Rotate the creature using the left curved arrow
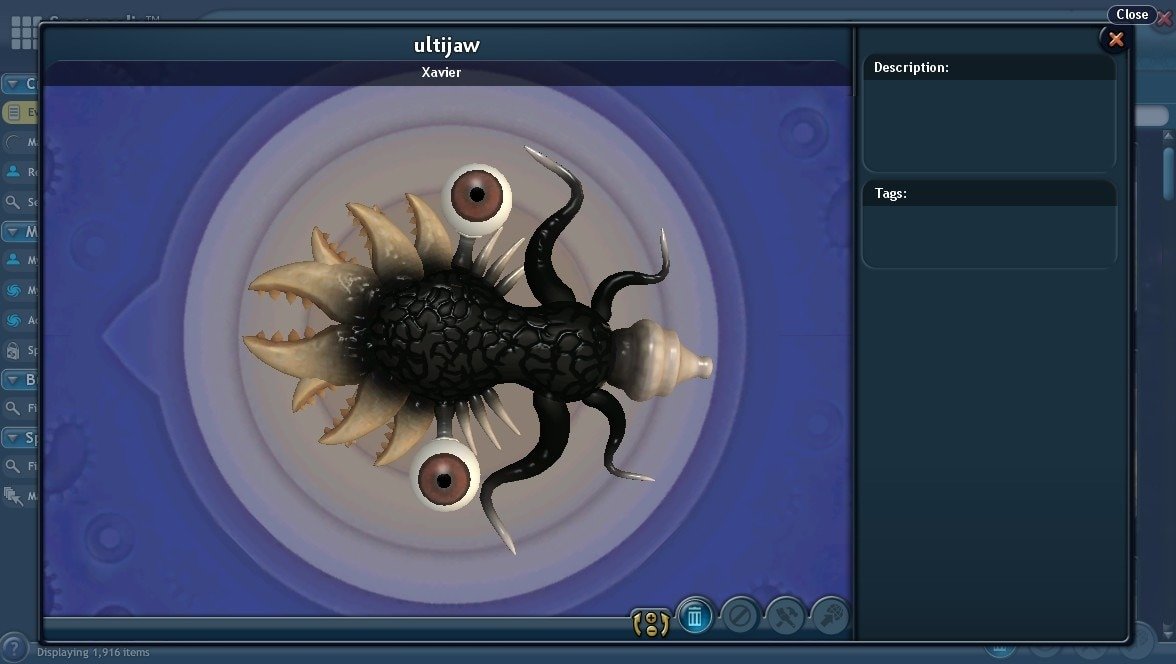 point(638,623)
